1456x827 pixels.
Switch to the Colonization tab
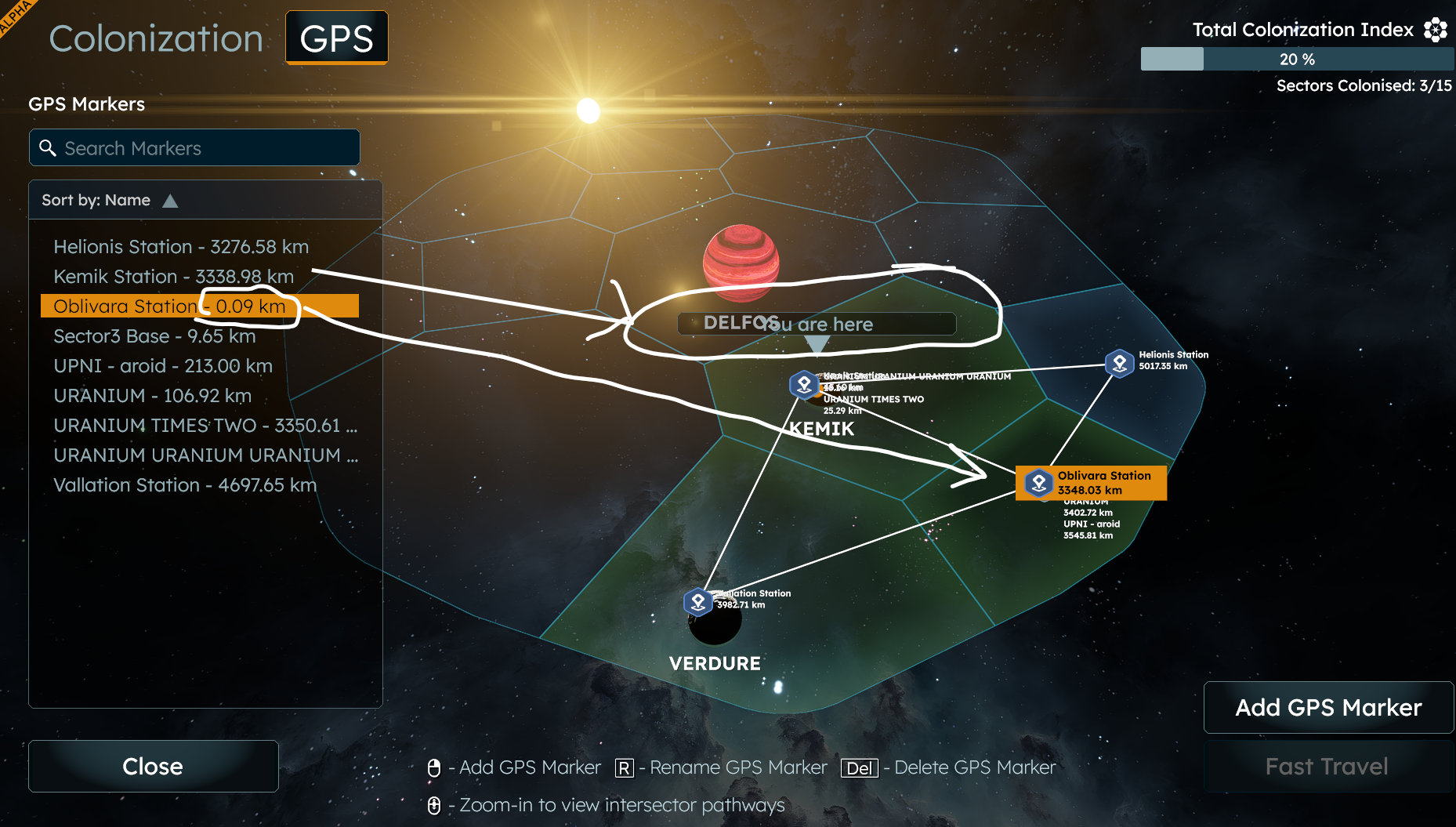point(156,38)
